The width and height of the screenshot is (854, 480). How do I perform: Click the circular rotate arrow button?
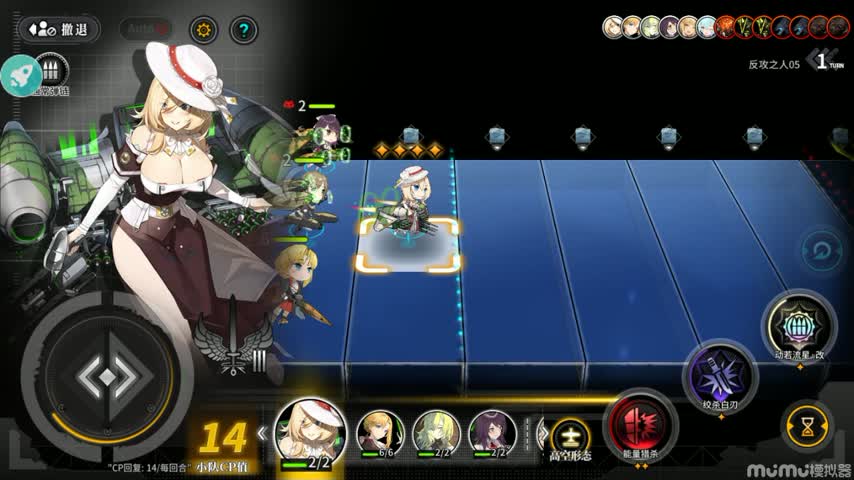[x=822, y=250]
